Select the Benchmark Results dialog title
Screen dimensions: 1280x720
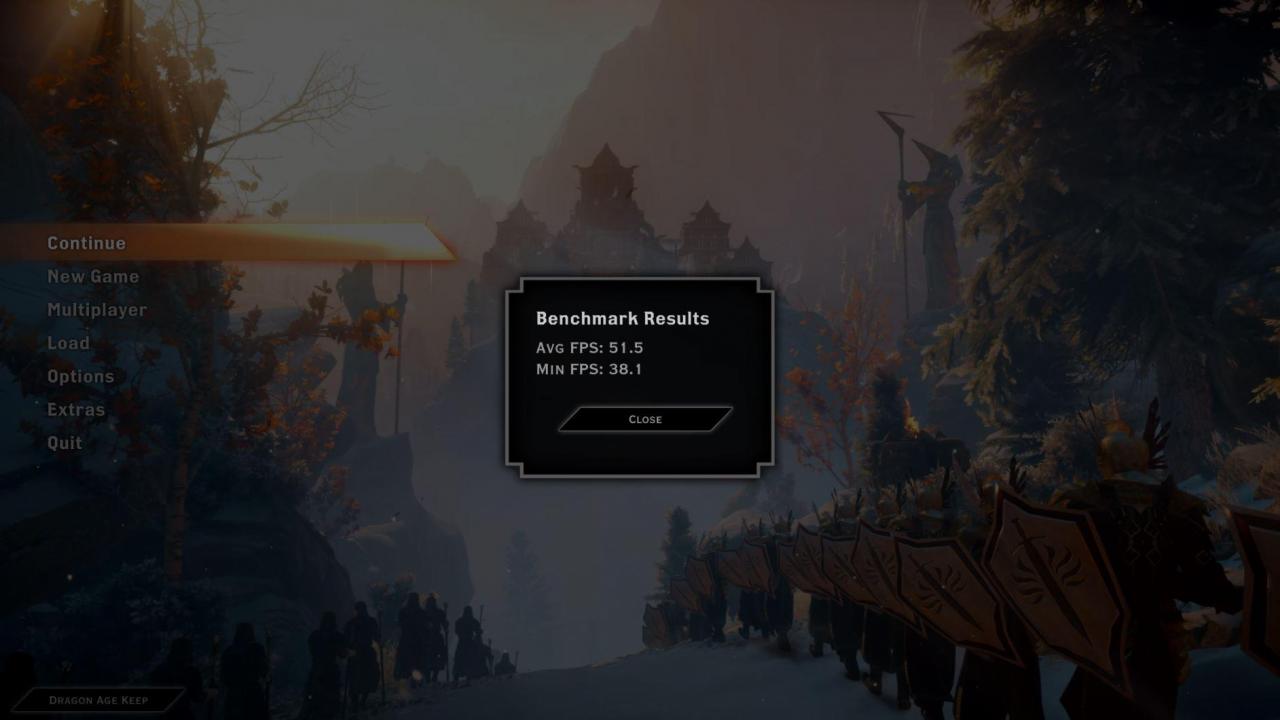tap(622, 318)
